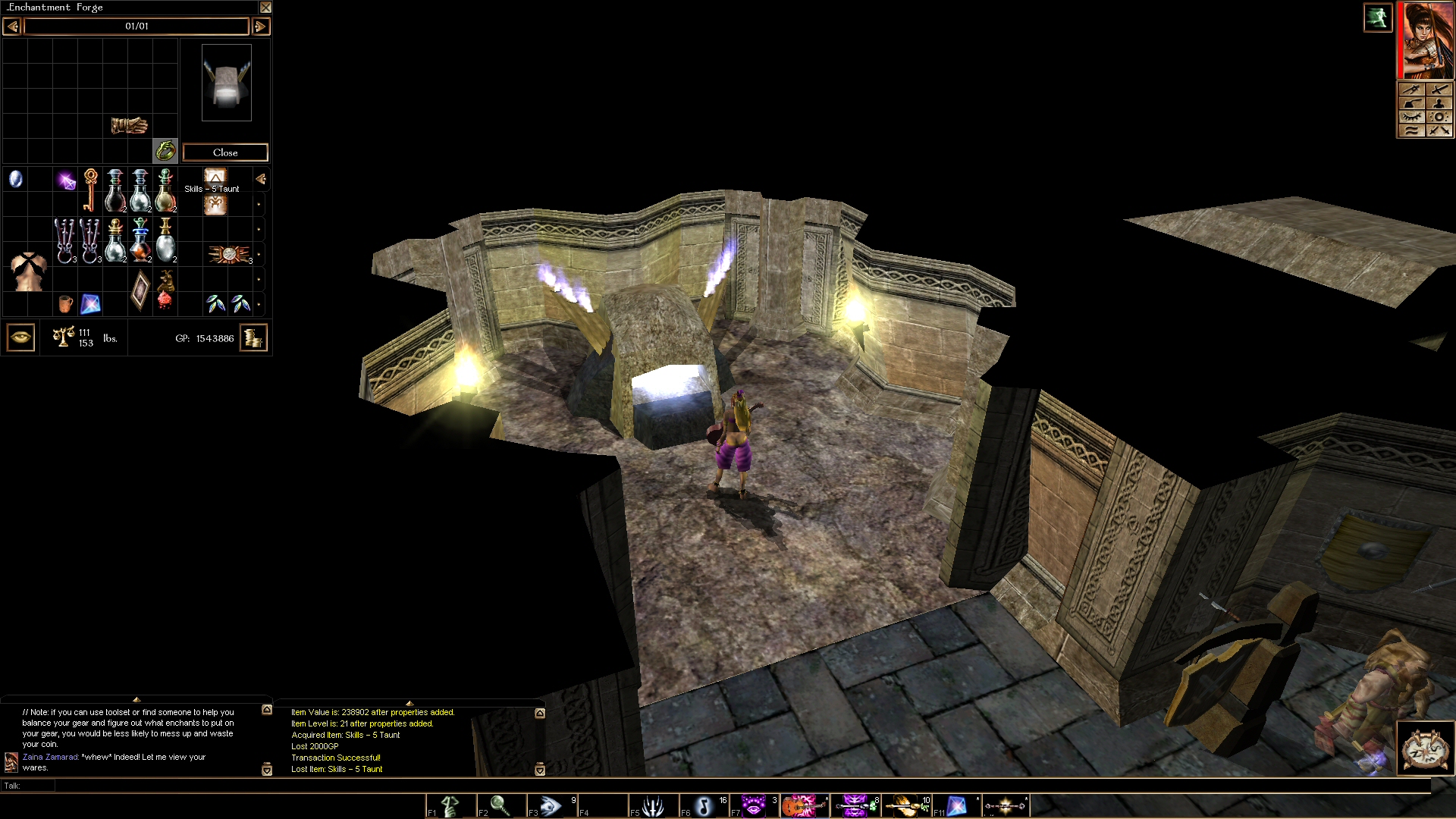Select the purple gem in inventory

67,180
